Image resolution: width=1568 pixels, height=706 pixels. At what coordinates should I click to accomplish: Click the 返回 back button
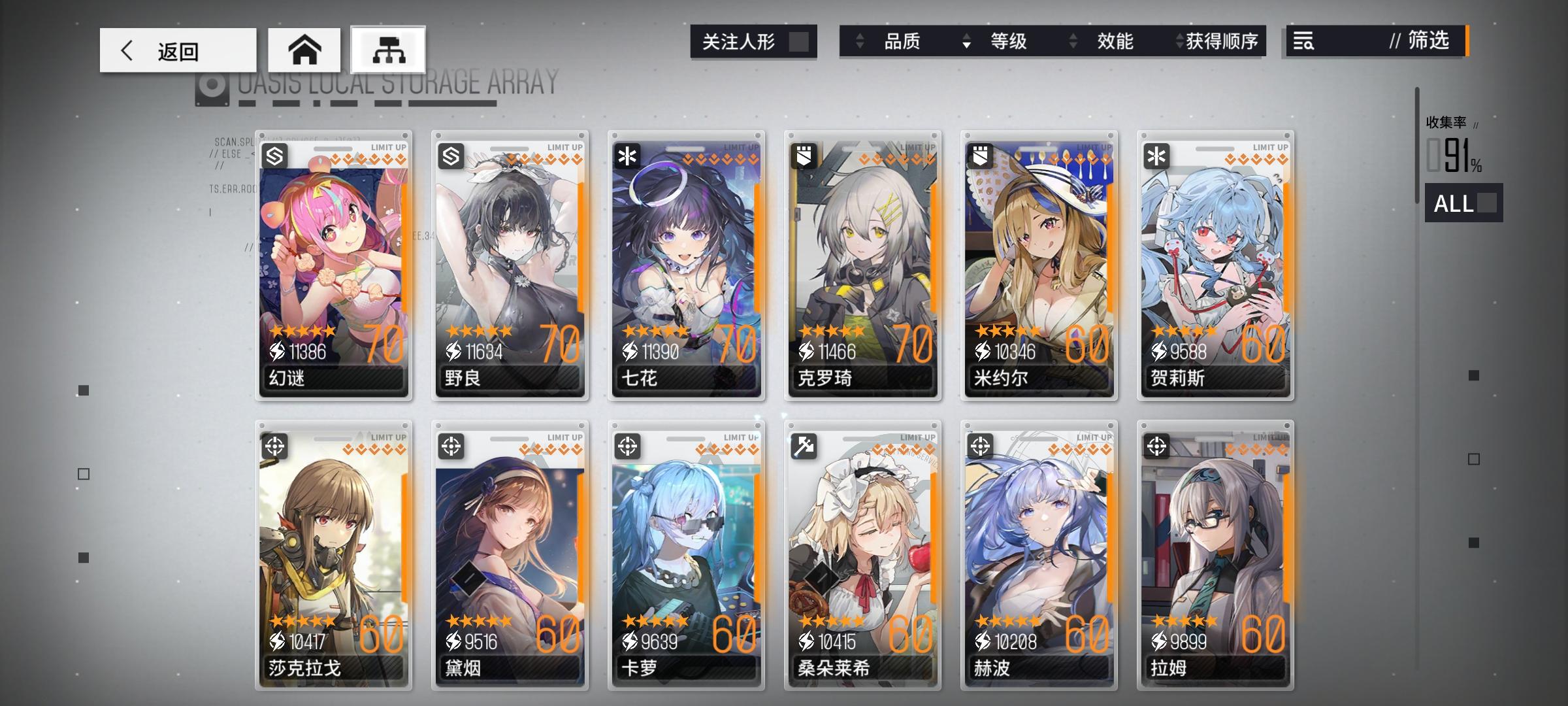click(176, 50)
